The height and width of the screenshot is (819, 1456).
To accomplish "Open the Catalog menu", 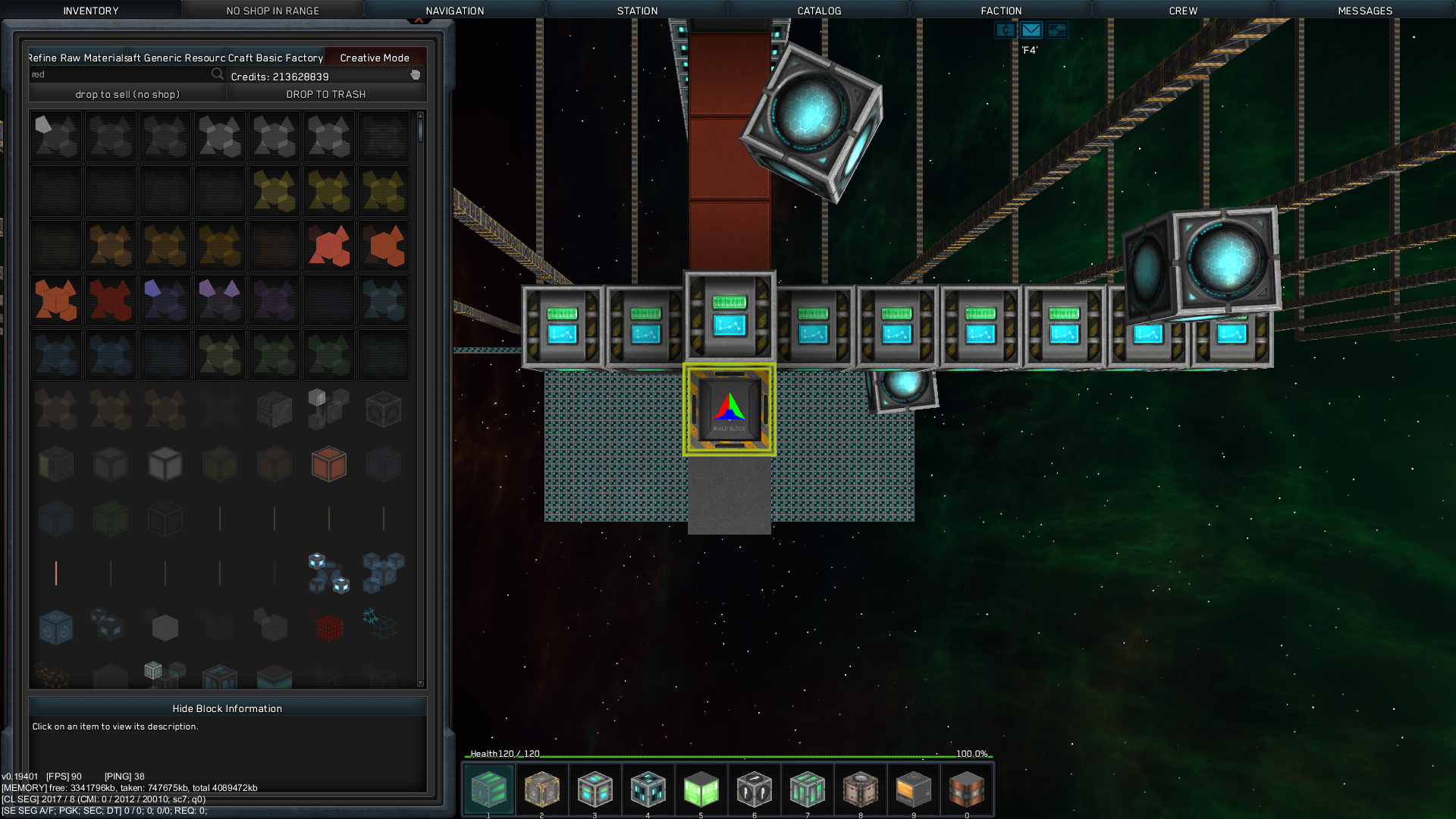I will 819,11.
